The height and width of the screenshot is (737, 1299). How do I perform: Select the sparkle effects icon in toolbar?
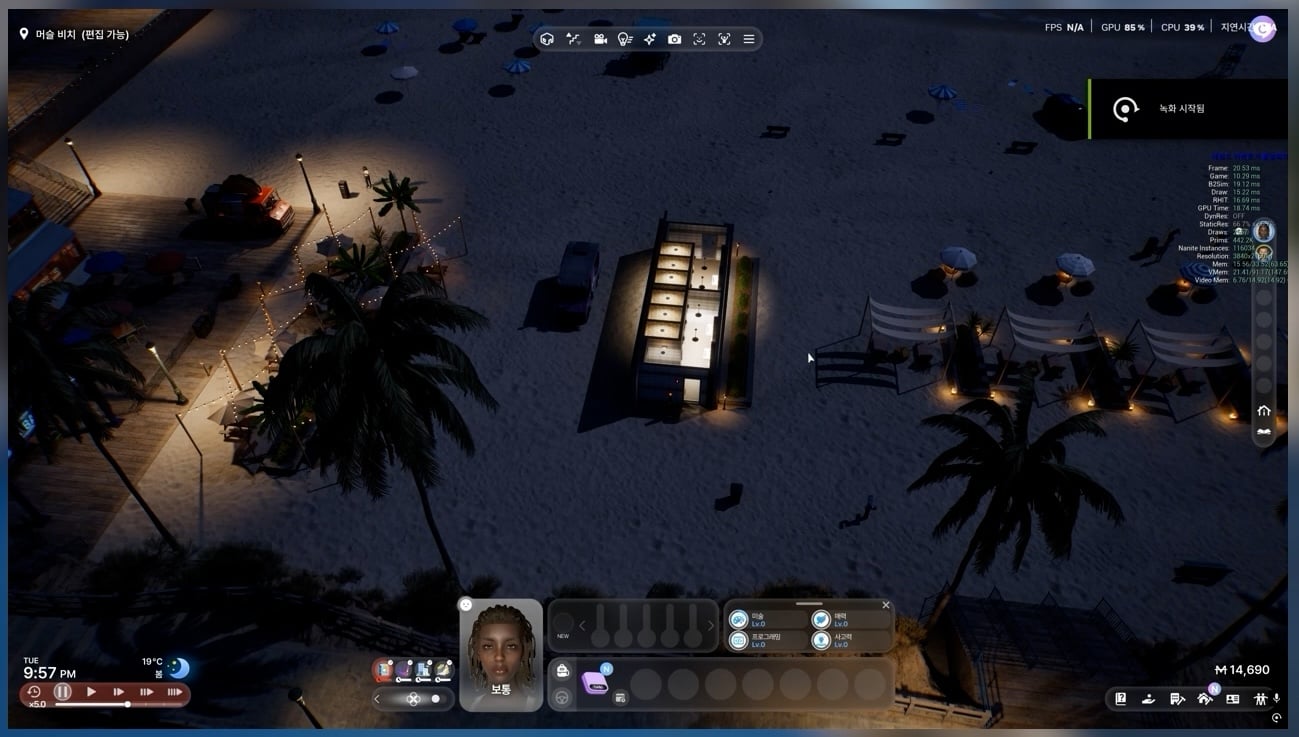tap(649, 39)
